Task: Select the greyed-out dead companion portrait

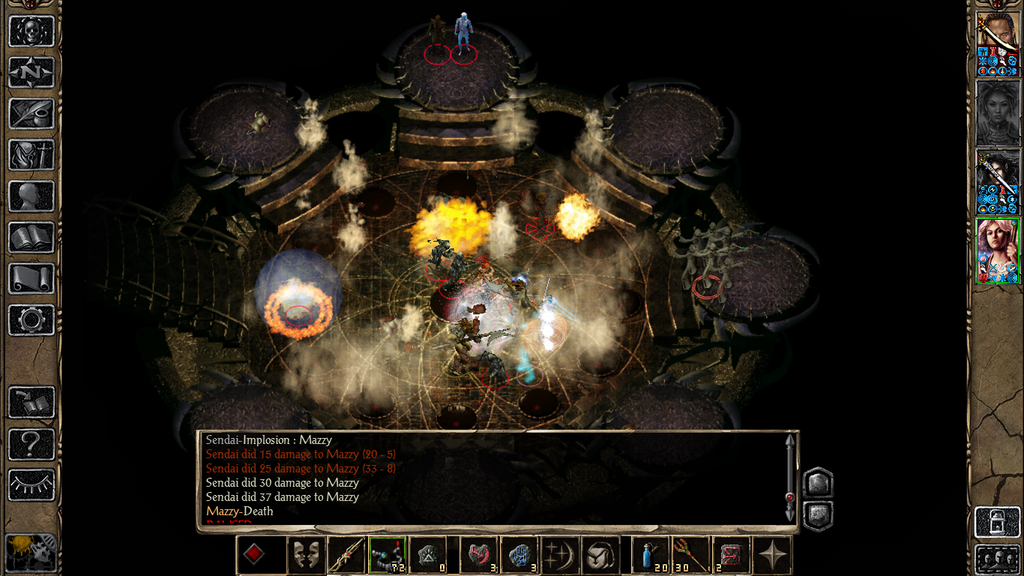Action: tap(997, 113)
